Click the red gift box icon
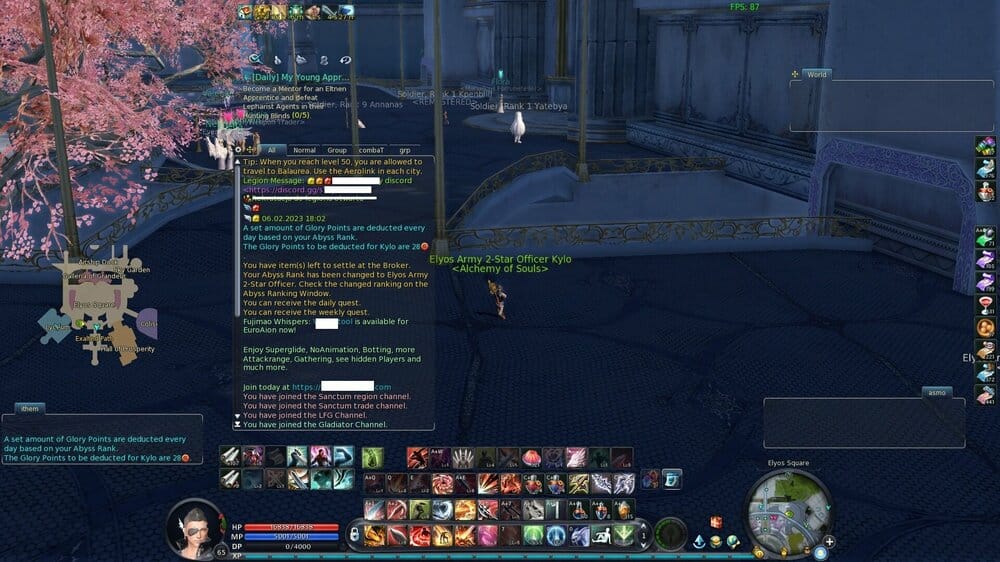The width and height of the screenshot is (1000, 562). coord(716,522)
